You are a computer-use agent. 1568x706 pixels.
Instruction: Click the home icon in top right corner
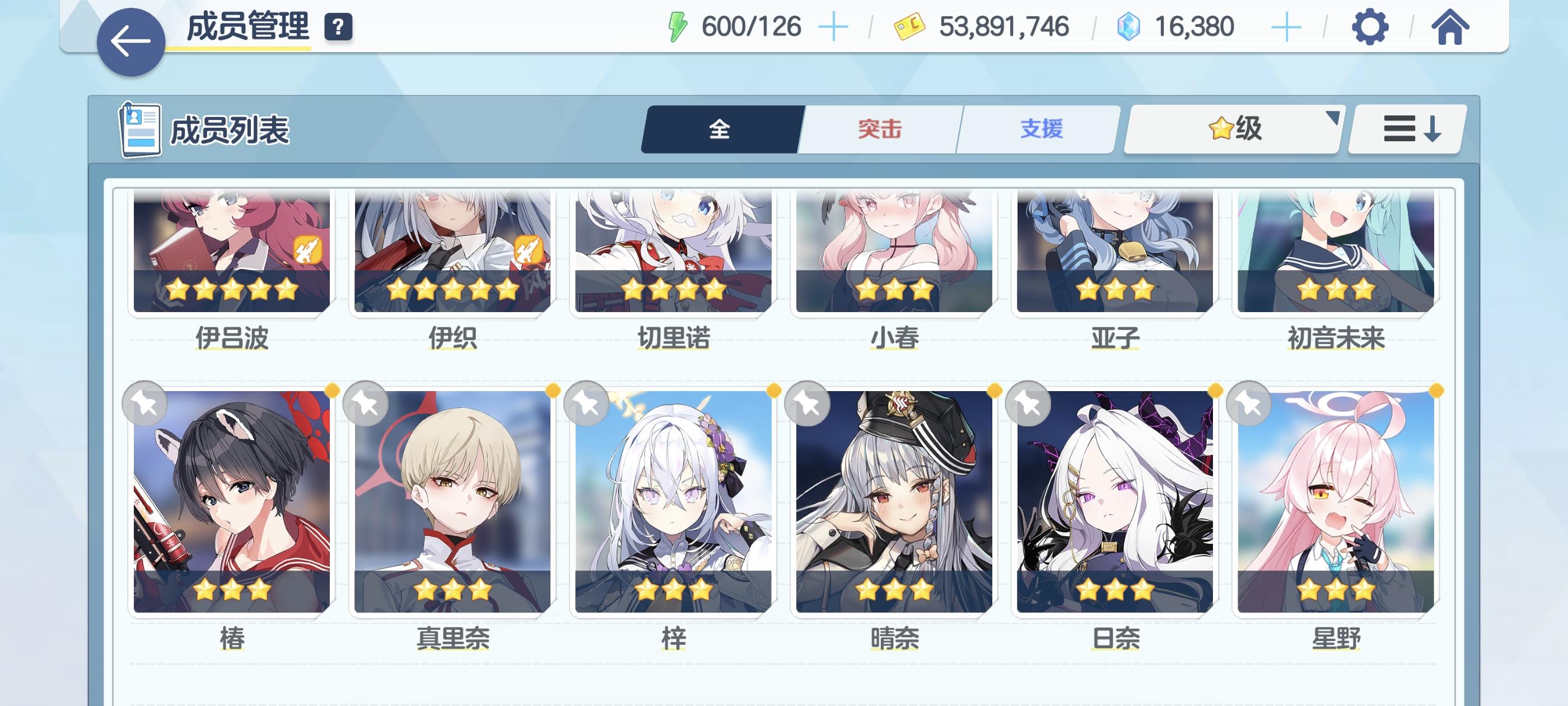[1452, 26]
